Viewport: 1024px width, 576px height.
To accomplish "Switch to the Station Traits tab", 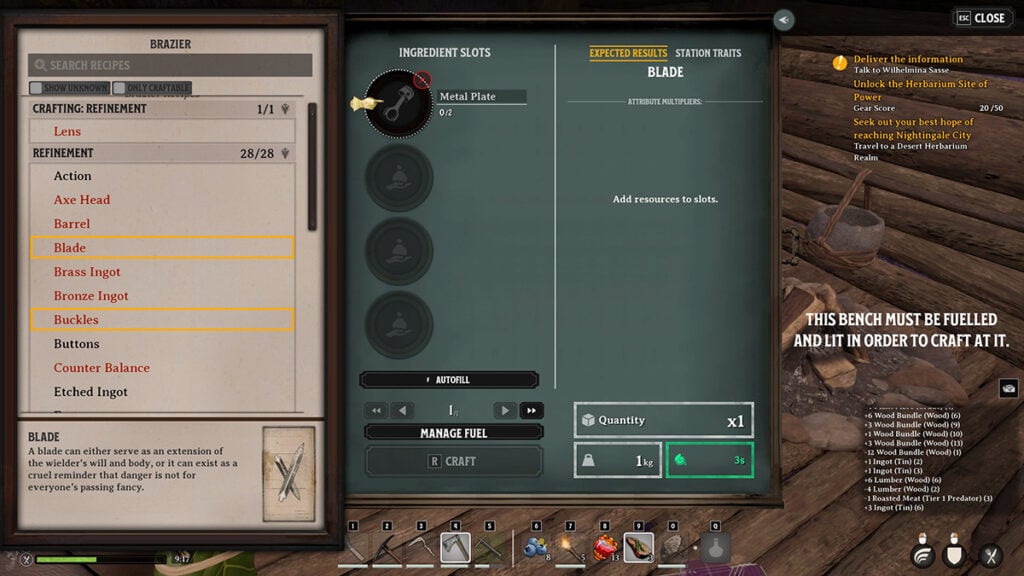I will 708,53.
